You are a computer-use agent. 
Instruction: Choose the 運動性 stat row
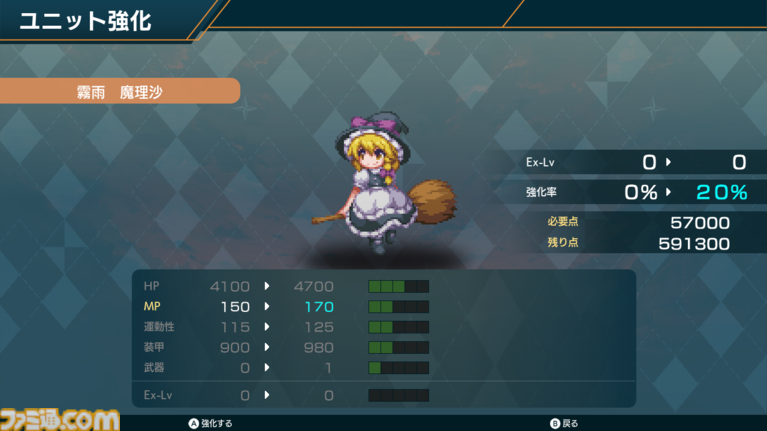pyautogui.click(x=285, y=327)
